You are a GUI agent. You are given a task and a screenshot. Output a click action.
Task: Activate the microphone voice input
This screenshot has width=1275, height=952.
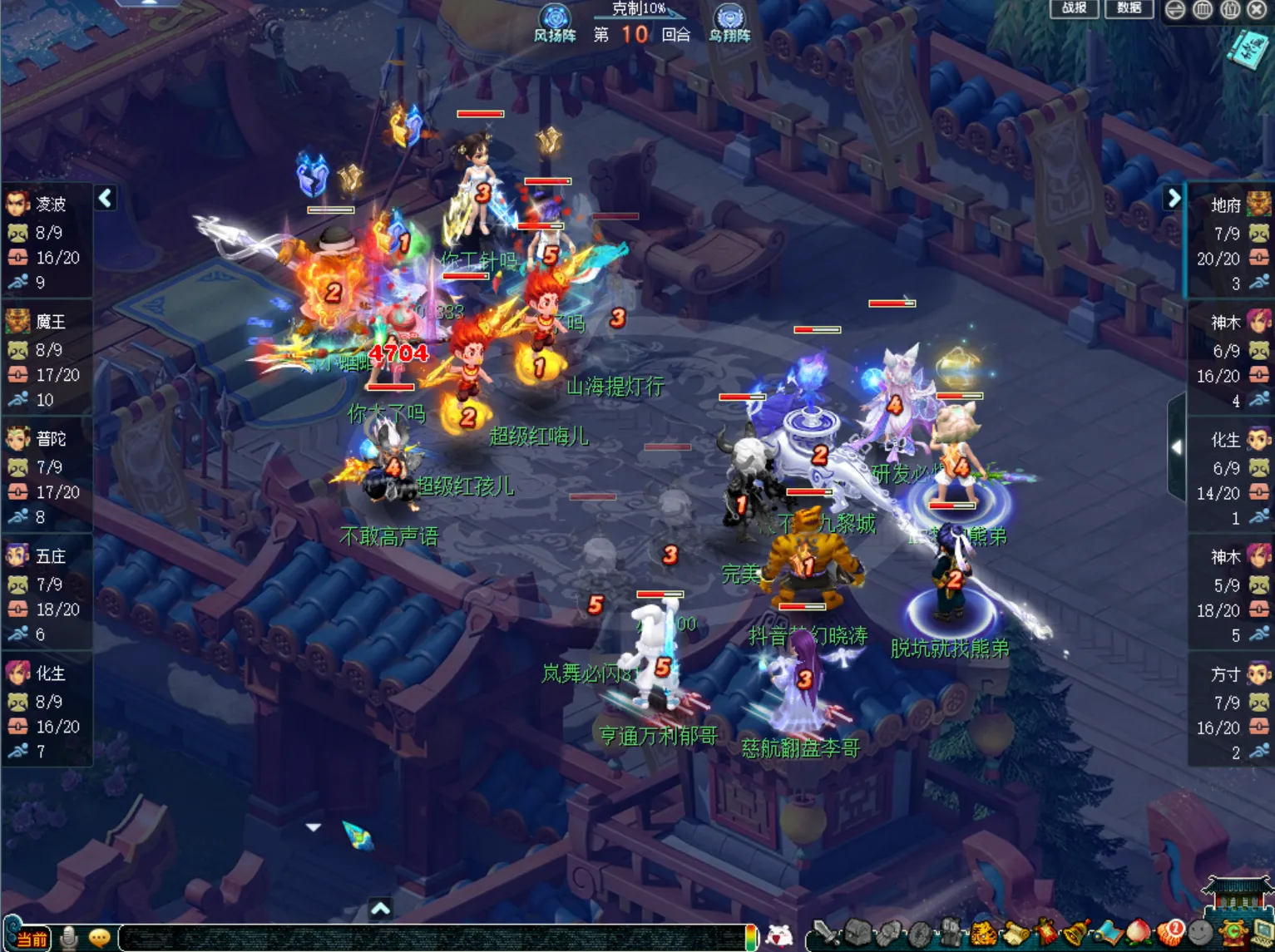coord(70,938)
